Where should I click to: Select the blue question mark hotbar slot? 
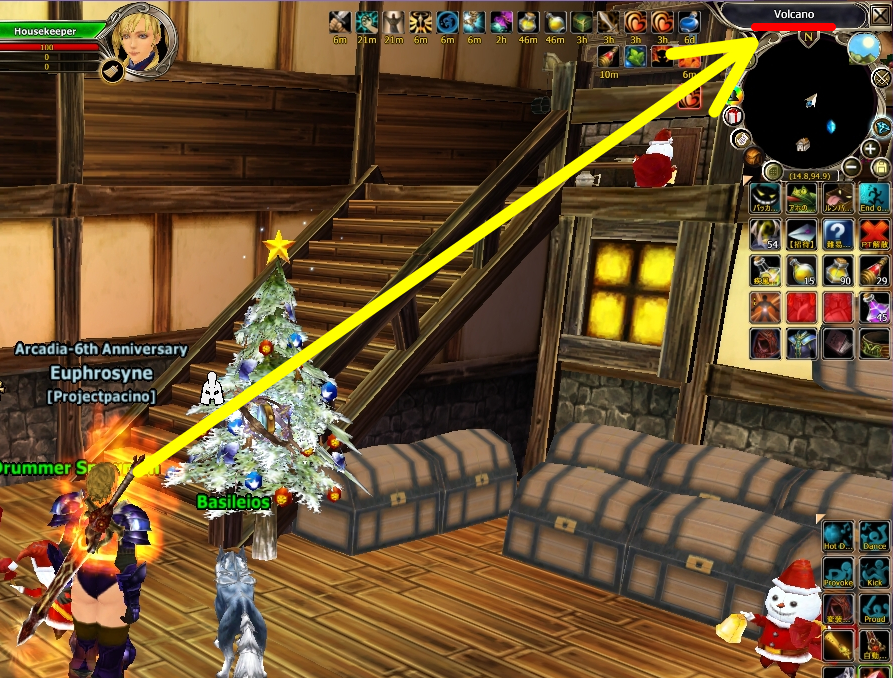coord(838,235)
